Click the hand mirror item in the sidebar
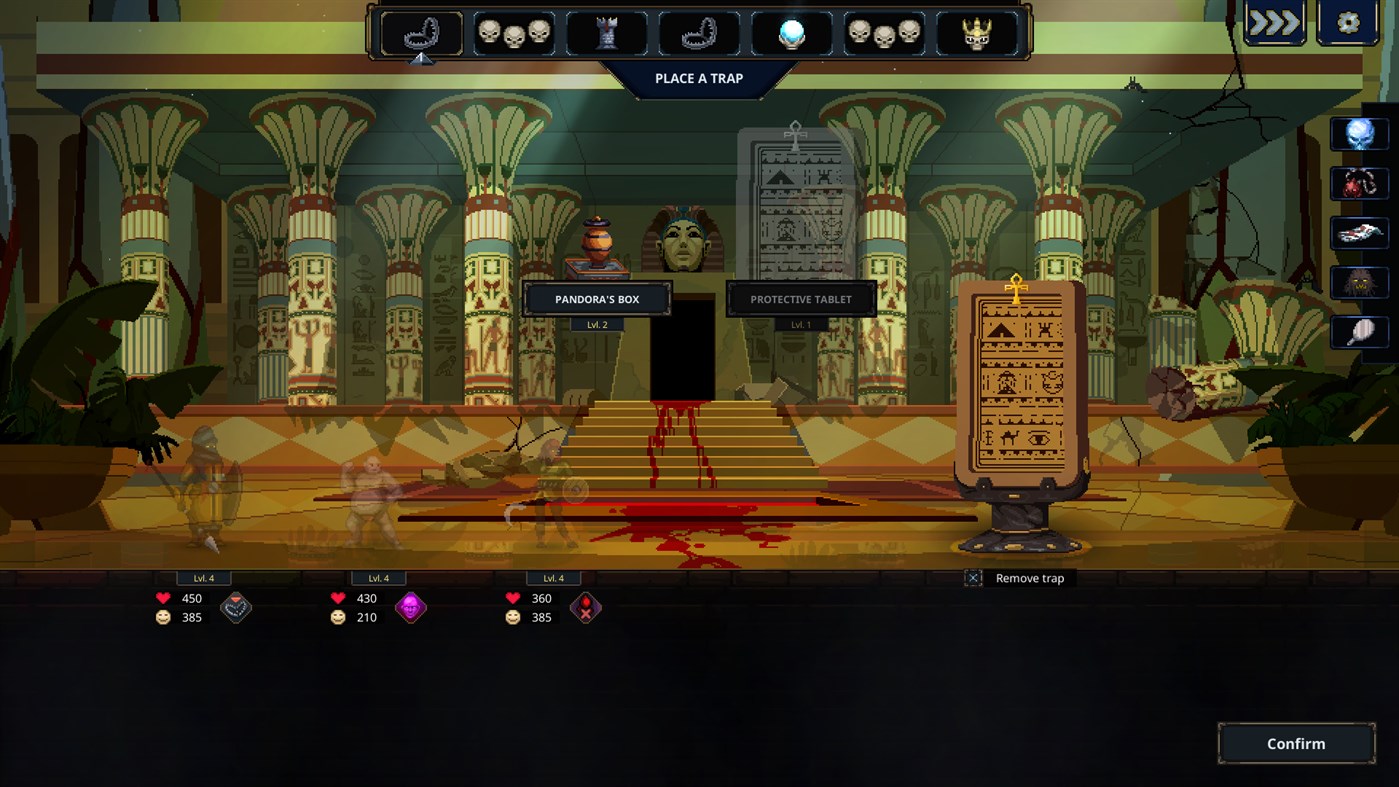 click(x=1358, y=330)
